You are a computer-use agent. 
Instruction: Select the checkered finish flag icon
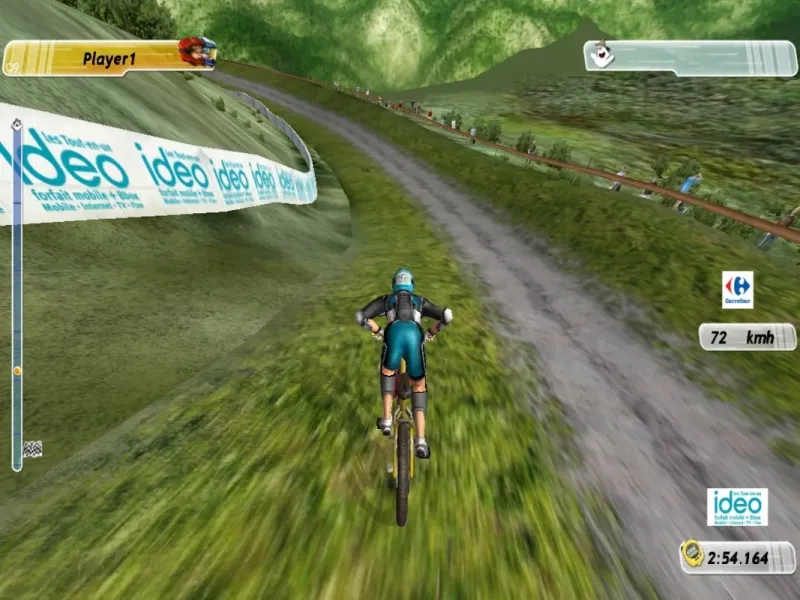pos(33,449)
